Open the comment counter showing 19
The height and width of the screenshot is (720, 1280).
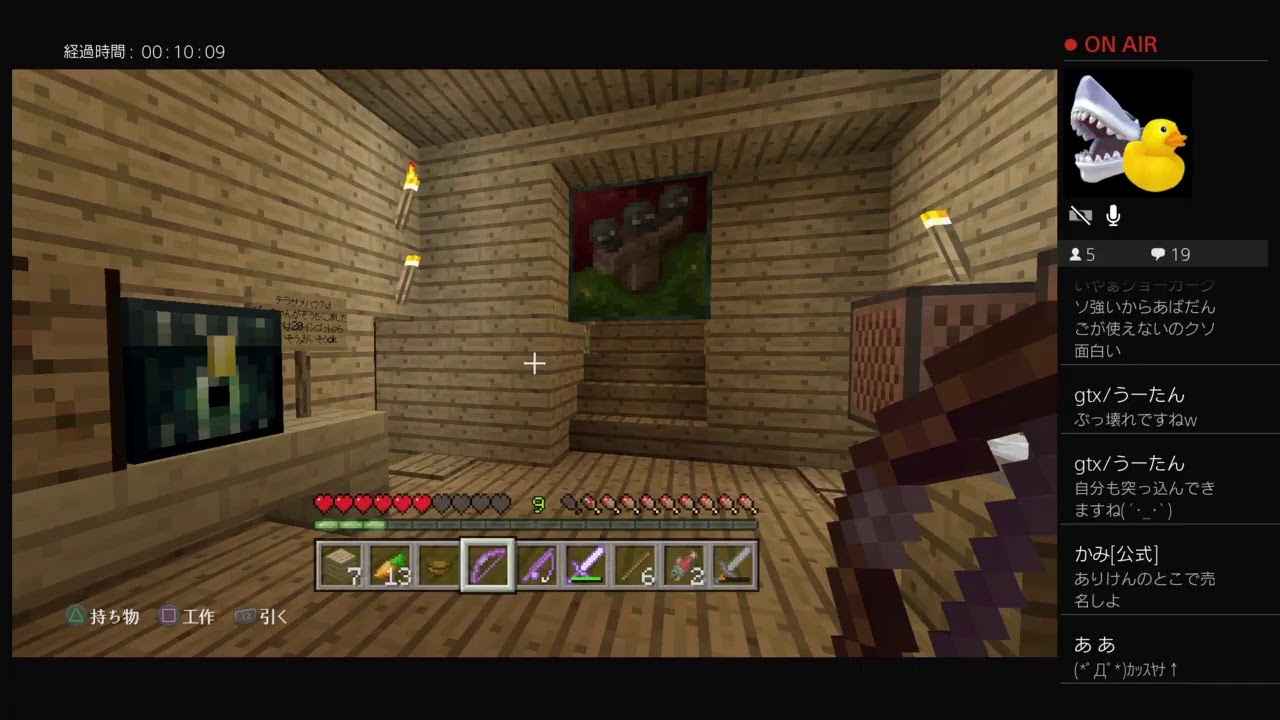click(x=1168, y=254)
